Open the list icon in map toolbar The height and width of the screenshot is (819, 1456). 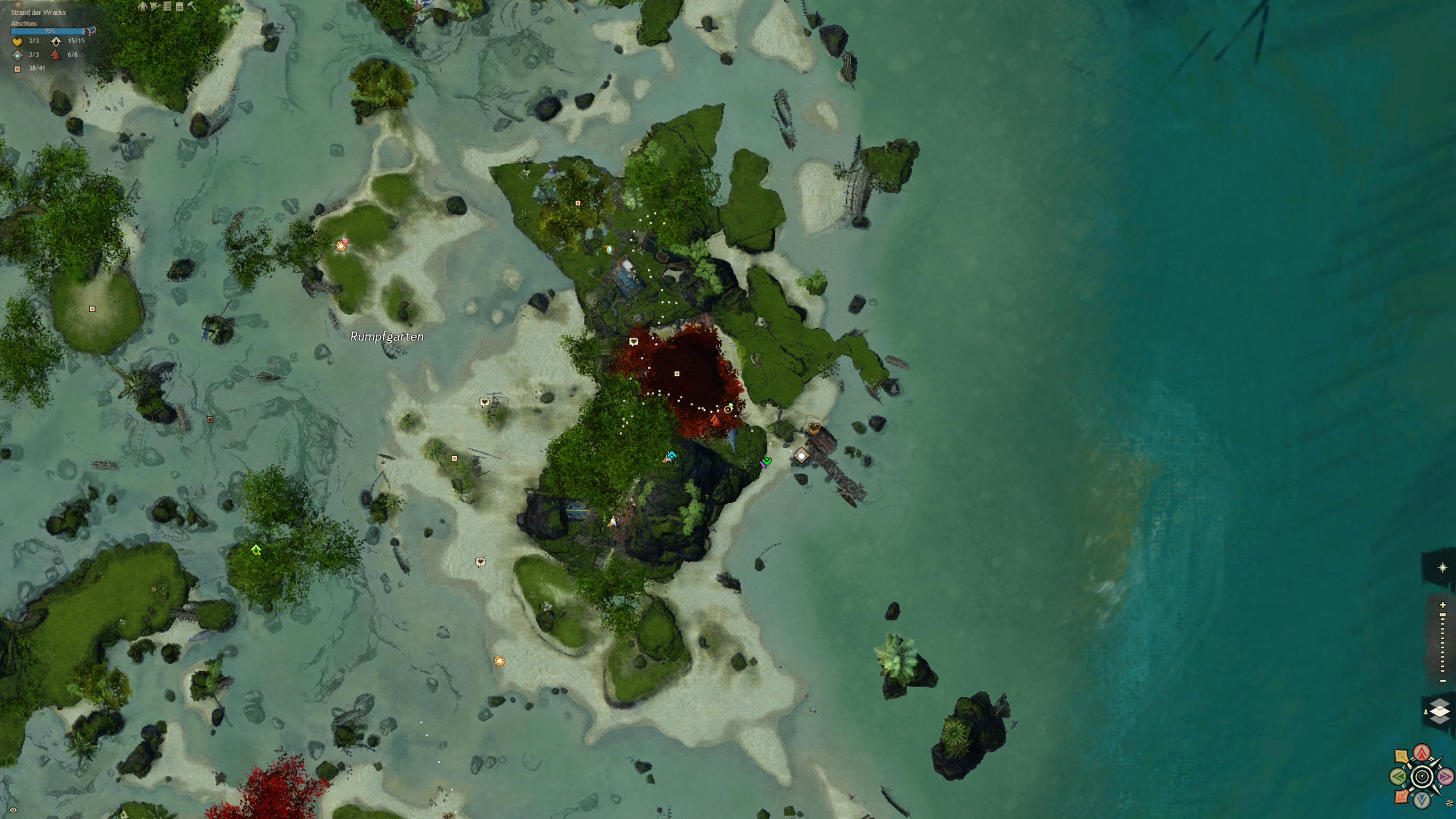point(167,7)
